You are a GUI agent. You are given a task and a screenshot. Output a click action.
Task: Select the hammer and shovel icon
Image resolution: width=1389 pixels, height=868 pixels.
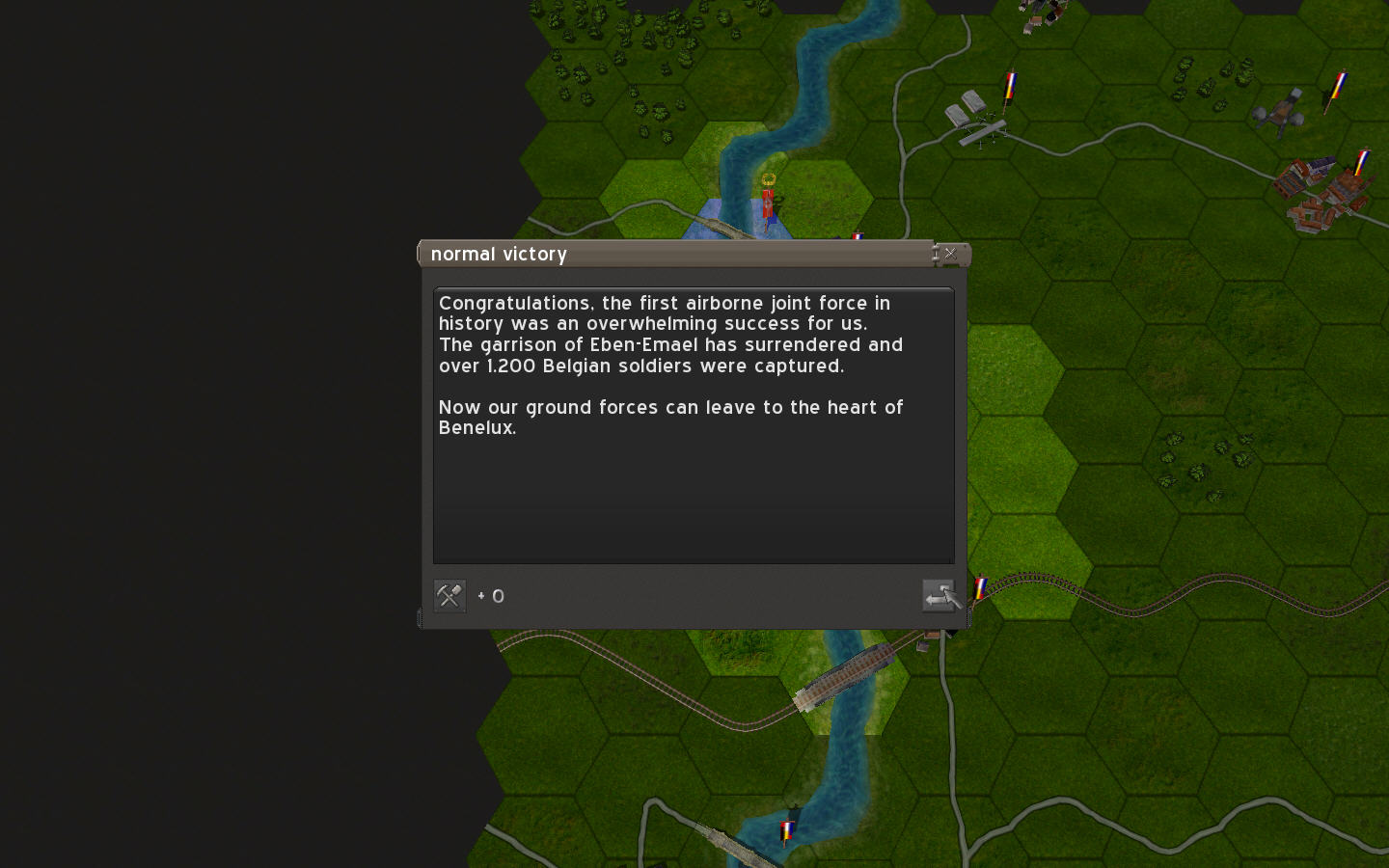pos(449,596)
